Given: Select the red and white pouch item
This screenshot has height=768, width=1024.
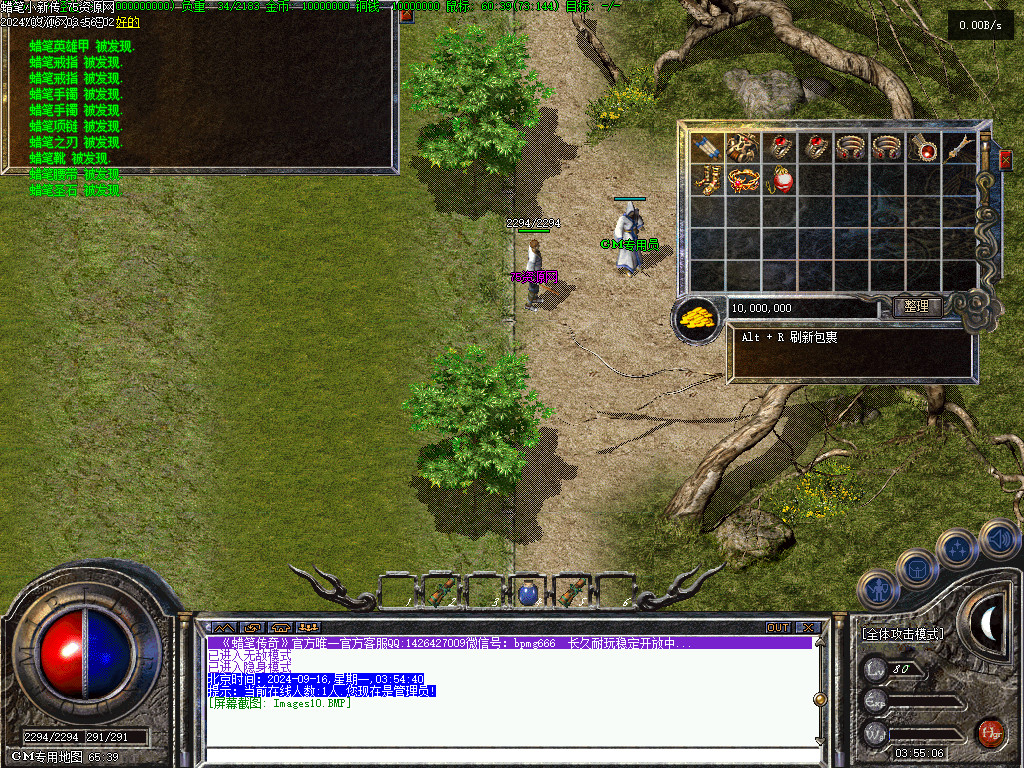Looking at the screenshot, I should [x=780, y=180].
